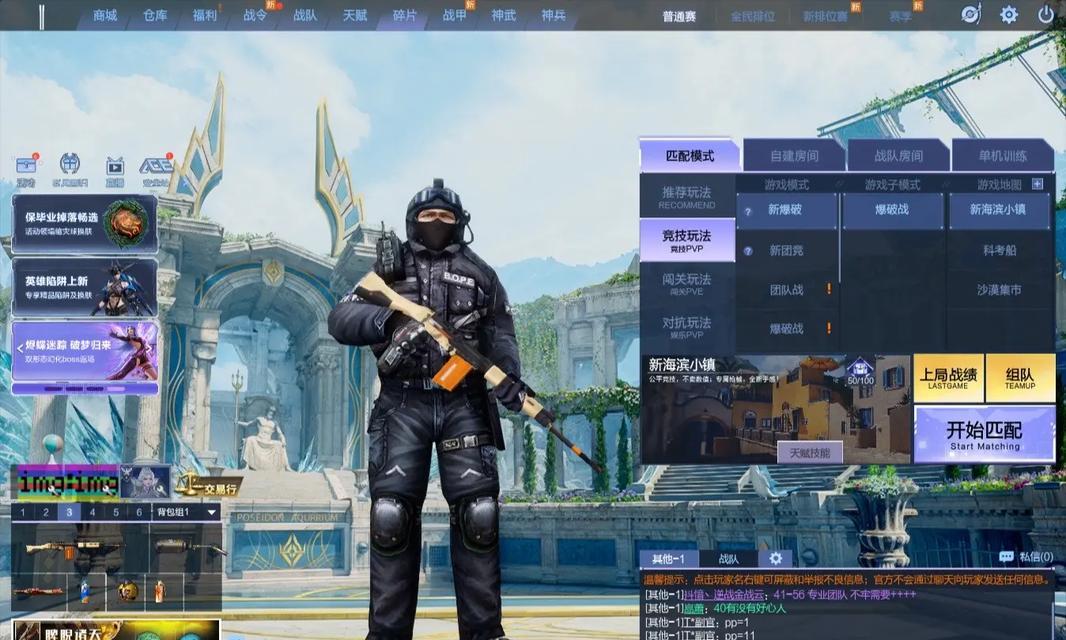
Task: Open the 天赋技能 talent skills button
Action: coord(809,453)
